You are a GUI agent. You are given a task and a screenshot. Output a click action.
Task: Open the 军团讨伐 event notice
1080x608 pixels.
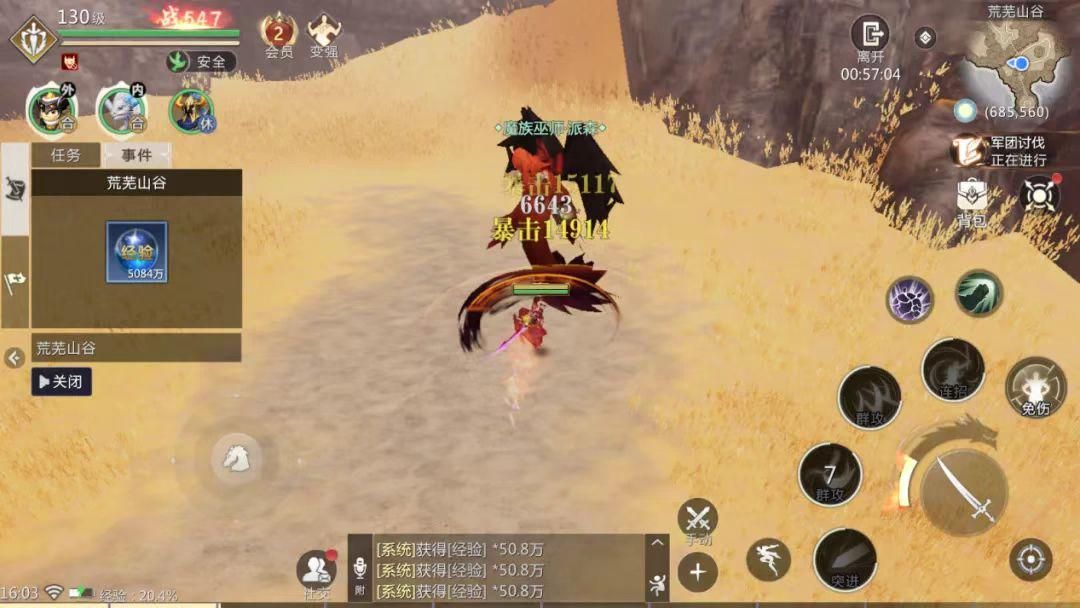point(1003,150)
